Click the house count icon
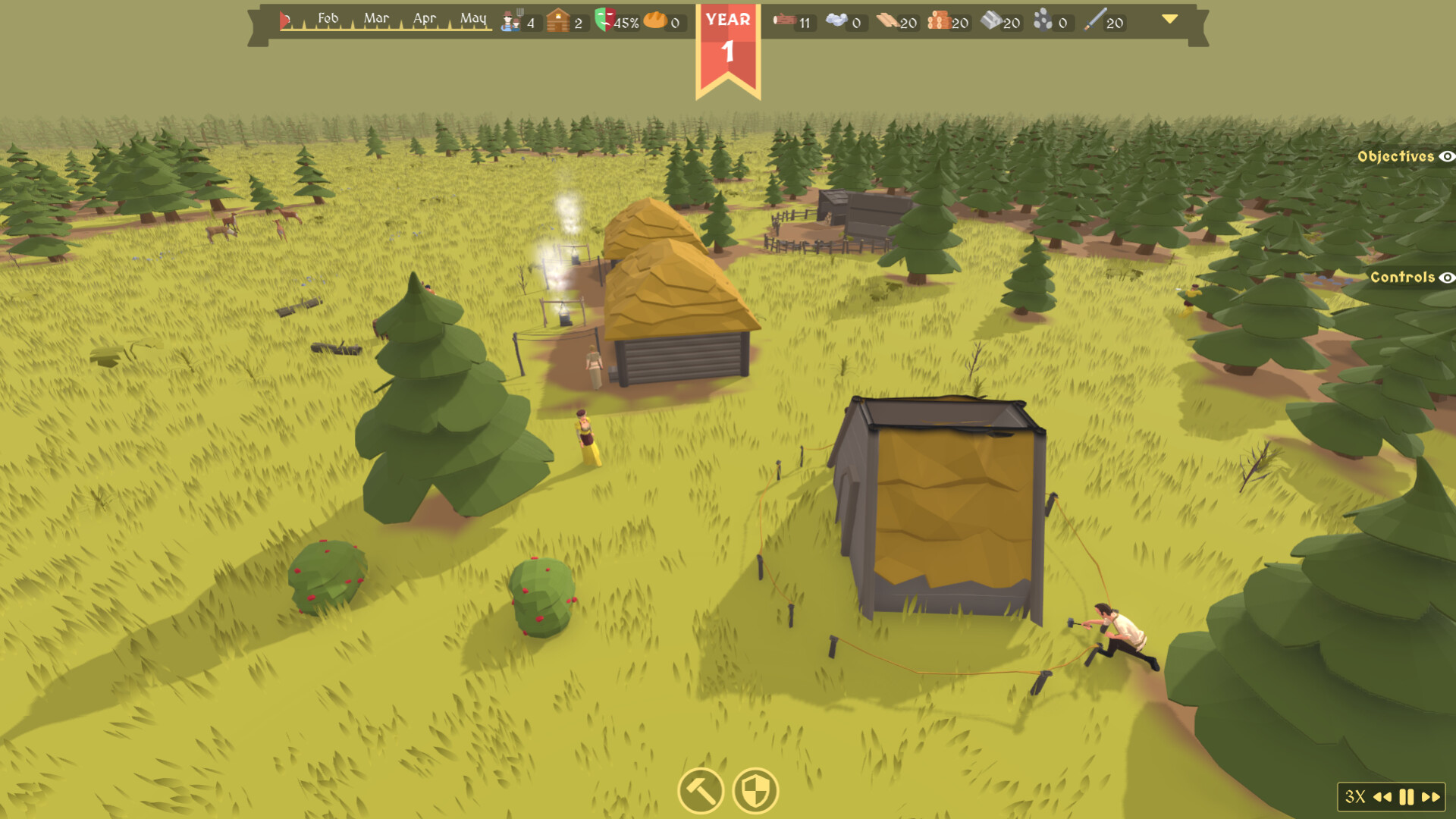The height and width of the screenshot is (819, 1456). click(559, 20)
